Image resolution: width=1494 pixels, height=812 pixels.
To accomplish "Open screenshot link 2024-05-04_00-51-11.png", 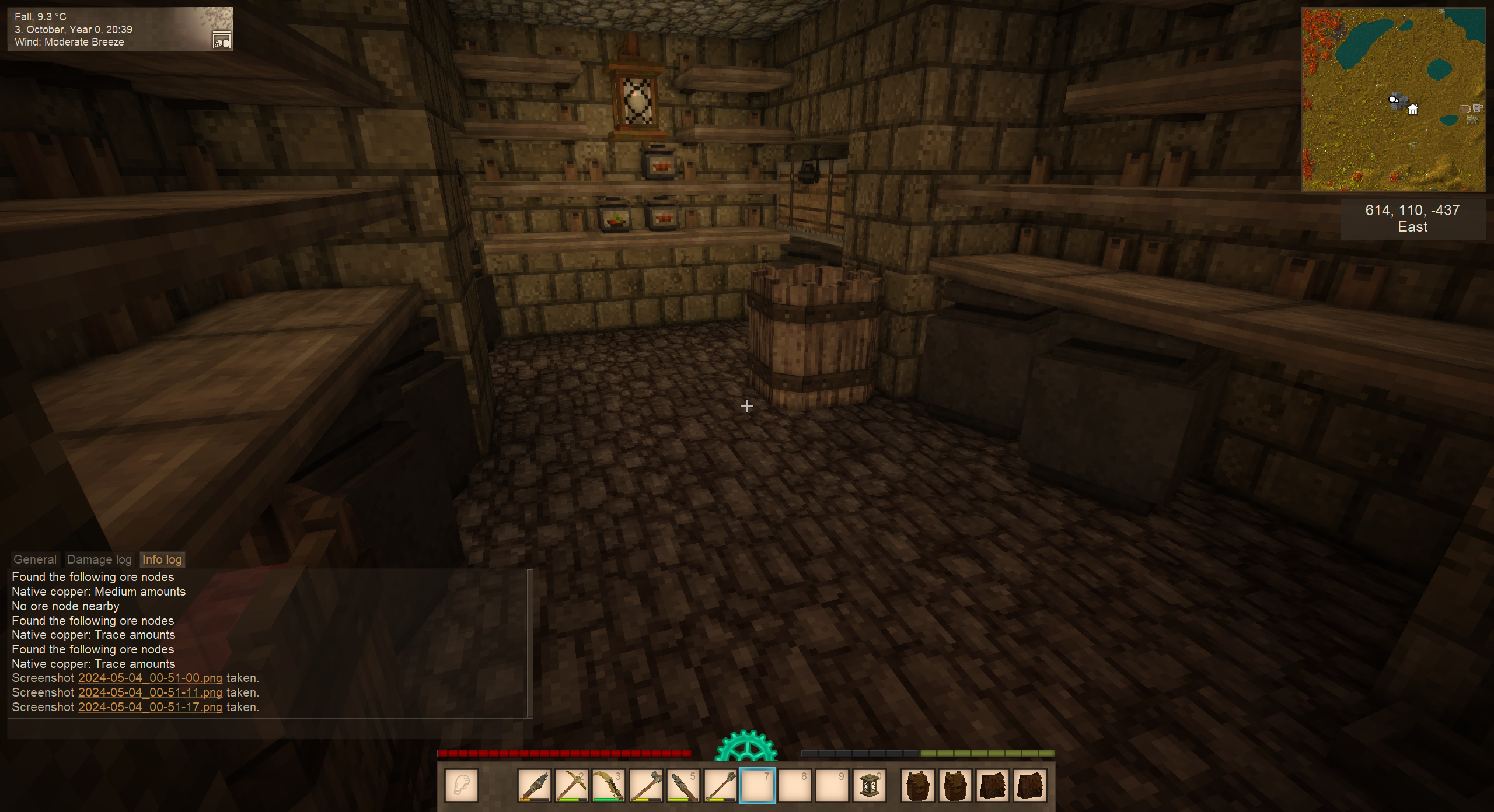I will pyautogui.click(x=150, y=692).
